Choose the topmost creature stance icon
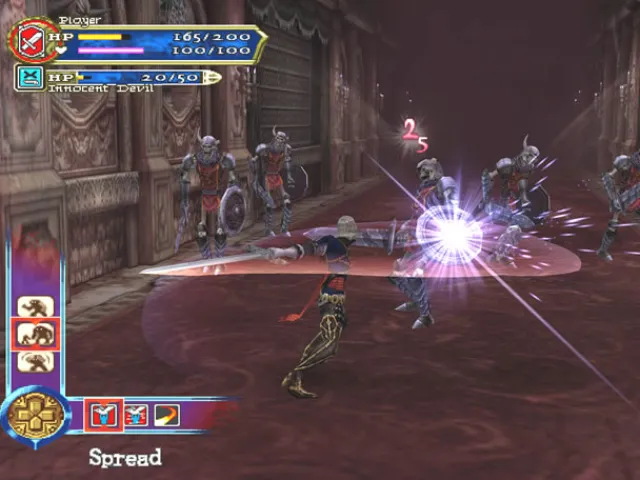The height and width of the screenshot is (480, 640). pos(36,306)
